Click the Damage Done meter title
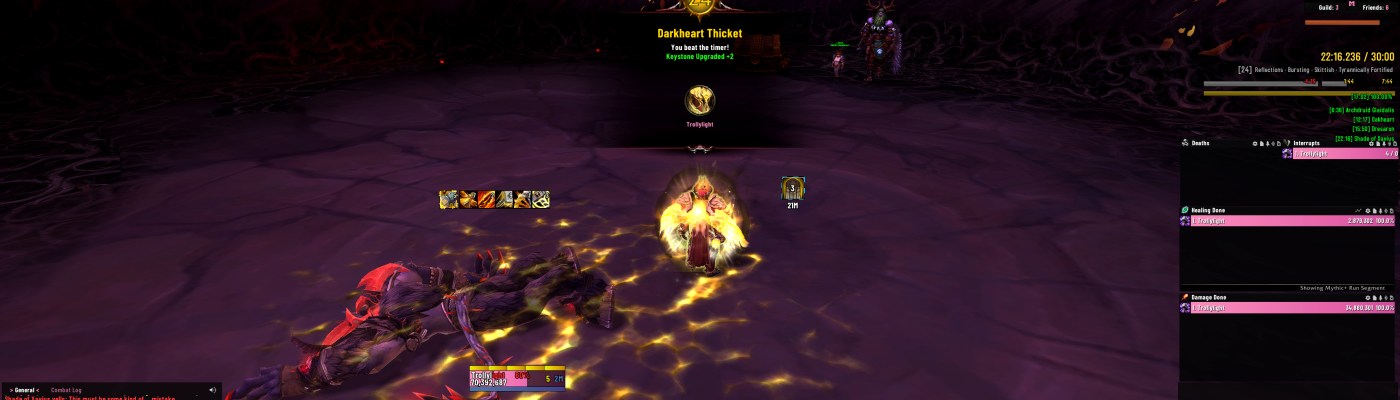The image size is (1400, 400). pos(1209,297)
